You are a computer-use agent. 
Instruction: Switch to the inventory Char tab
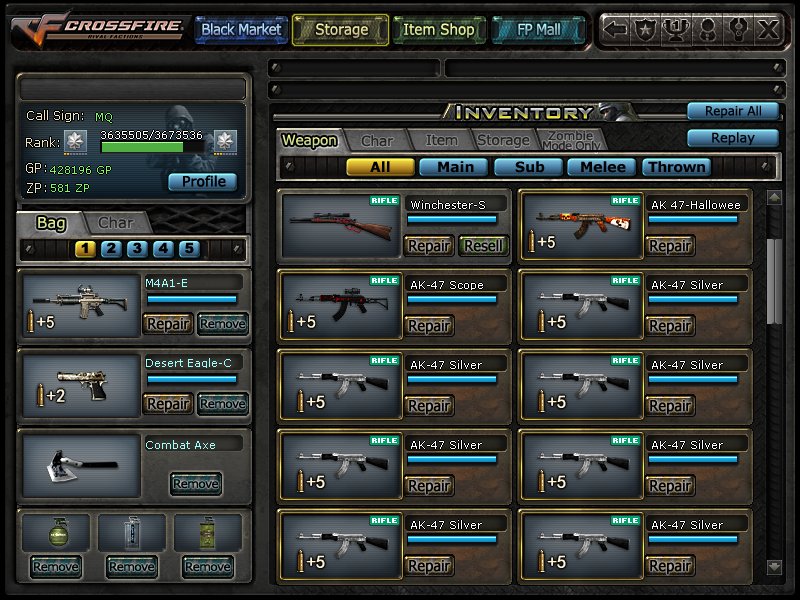pyautogui.click(x=377, y=141)
